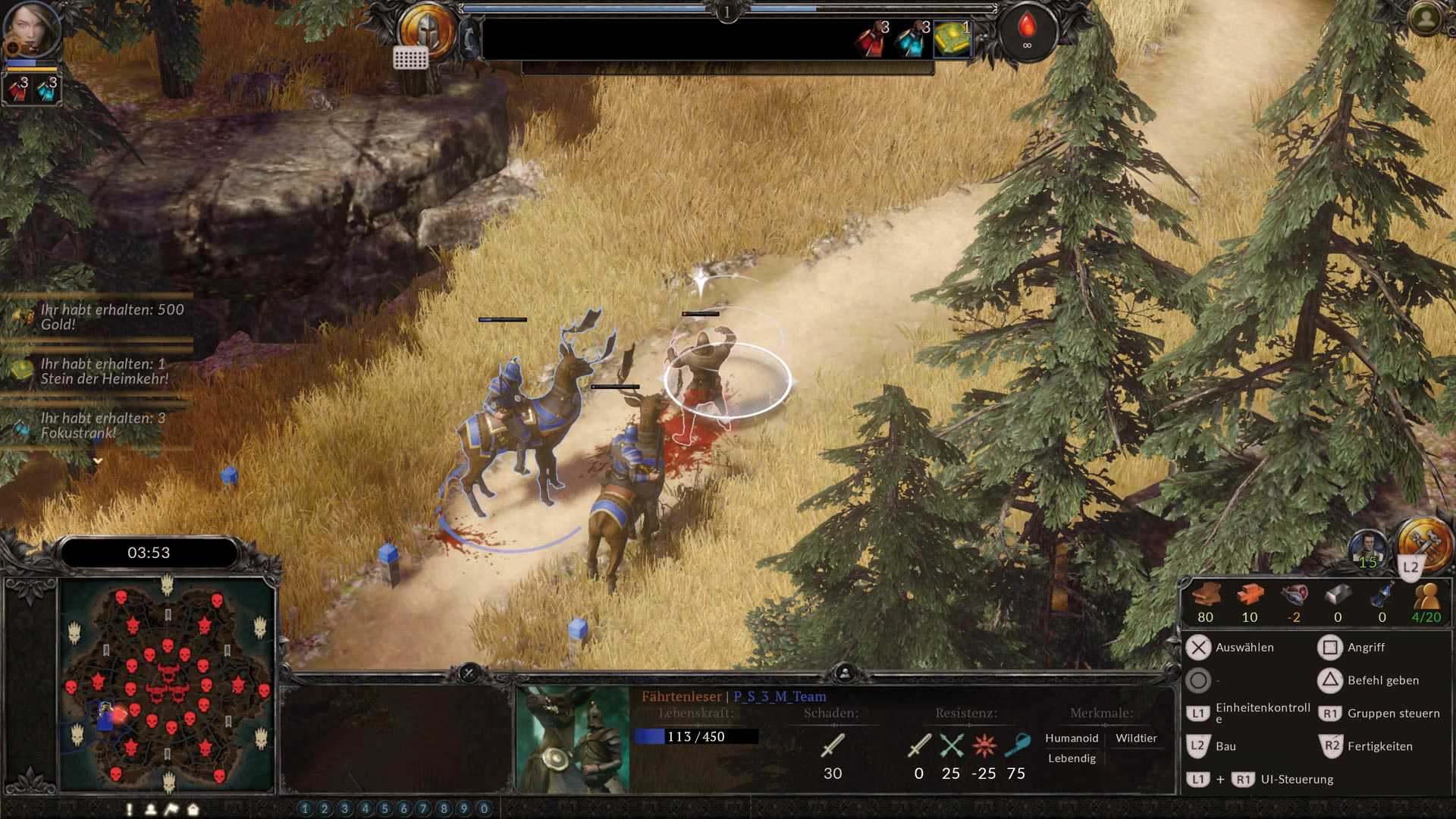This screenshot has width=1456, height=819.
Task: Activate the green Stone of Homecoming item
Action: (952, 39)
